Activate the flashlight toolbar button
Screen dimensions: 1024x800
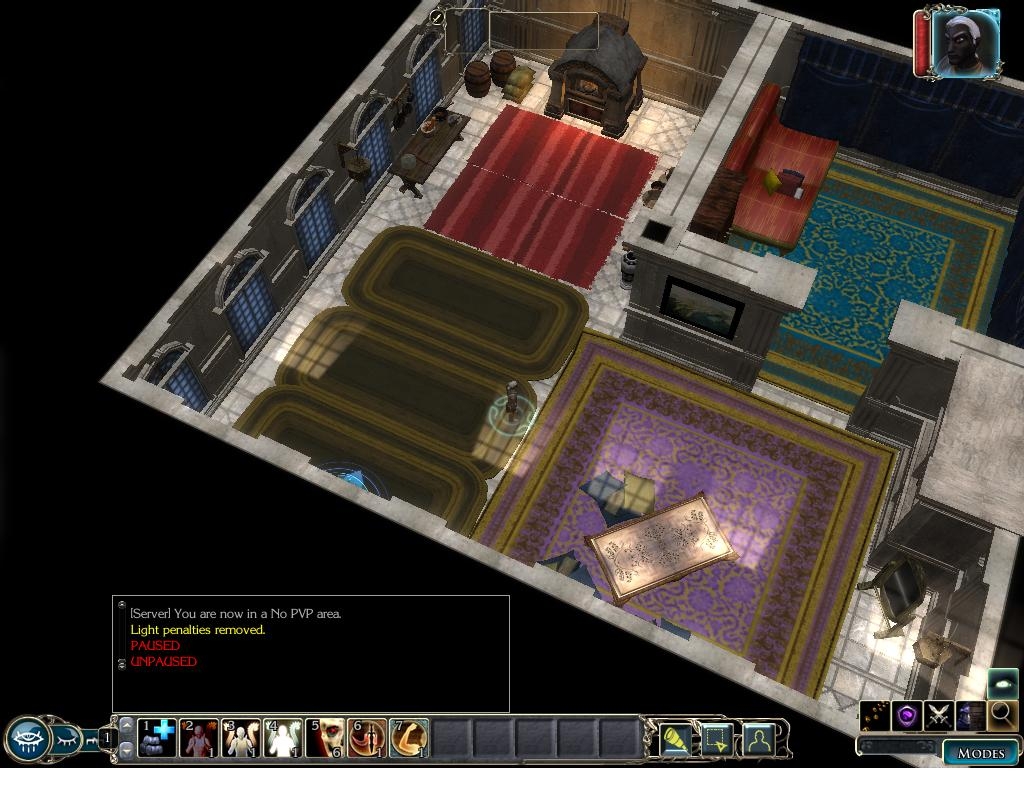678,740
